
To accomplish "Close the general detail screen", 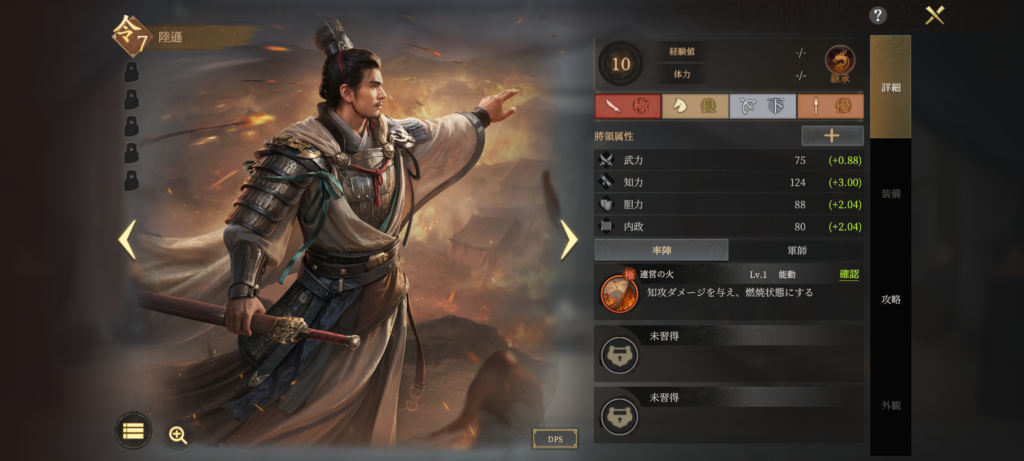I will click(935, 15).
